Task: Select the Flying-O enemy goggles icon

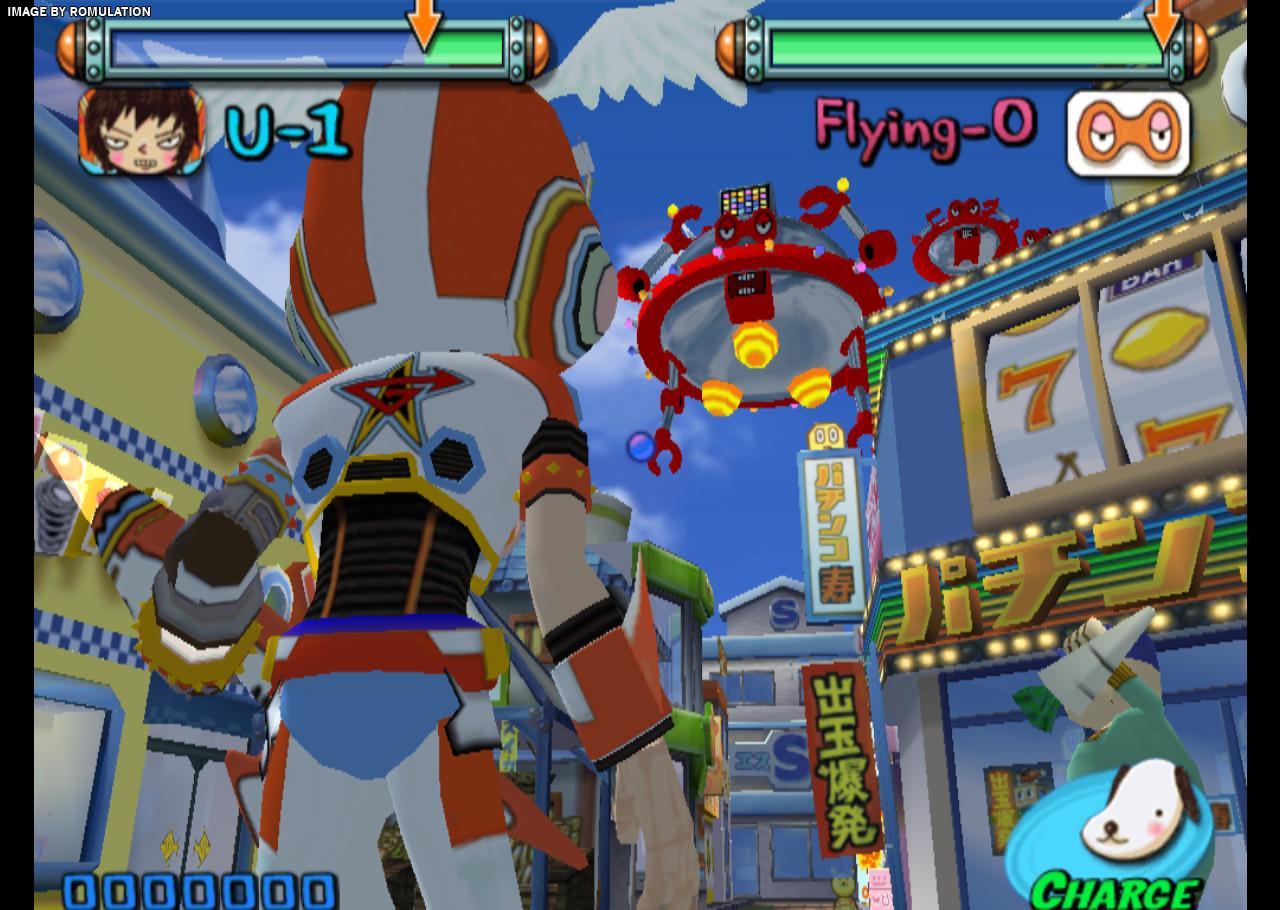Action: [x=1128, y=133]
